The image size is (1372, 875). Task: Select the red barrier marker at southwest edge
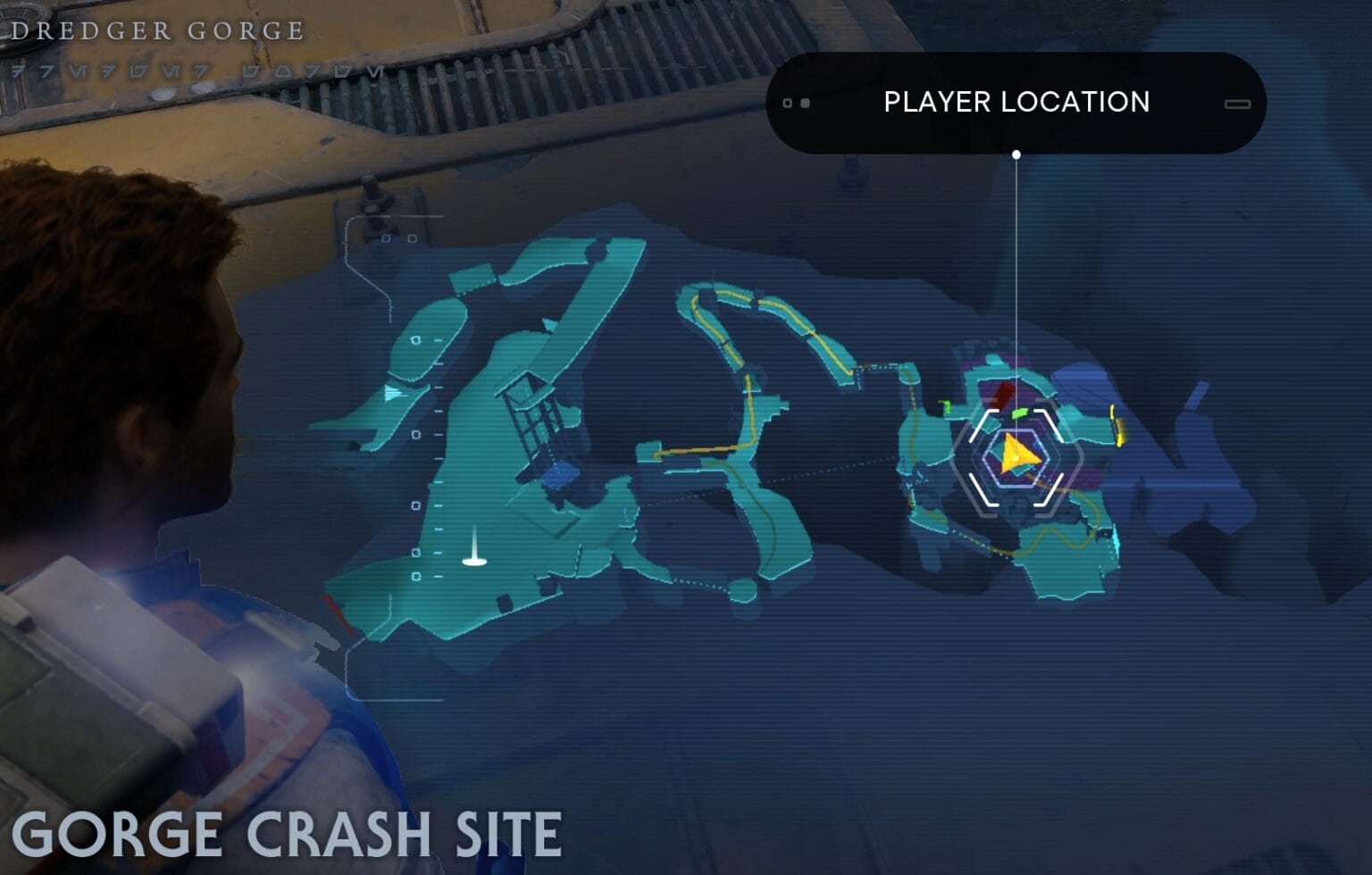(x=338, y=614)
